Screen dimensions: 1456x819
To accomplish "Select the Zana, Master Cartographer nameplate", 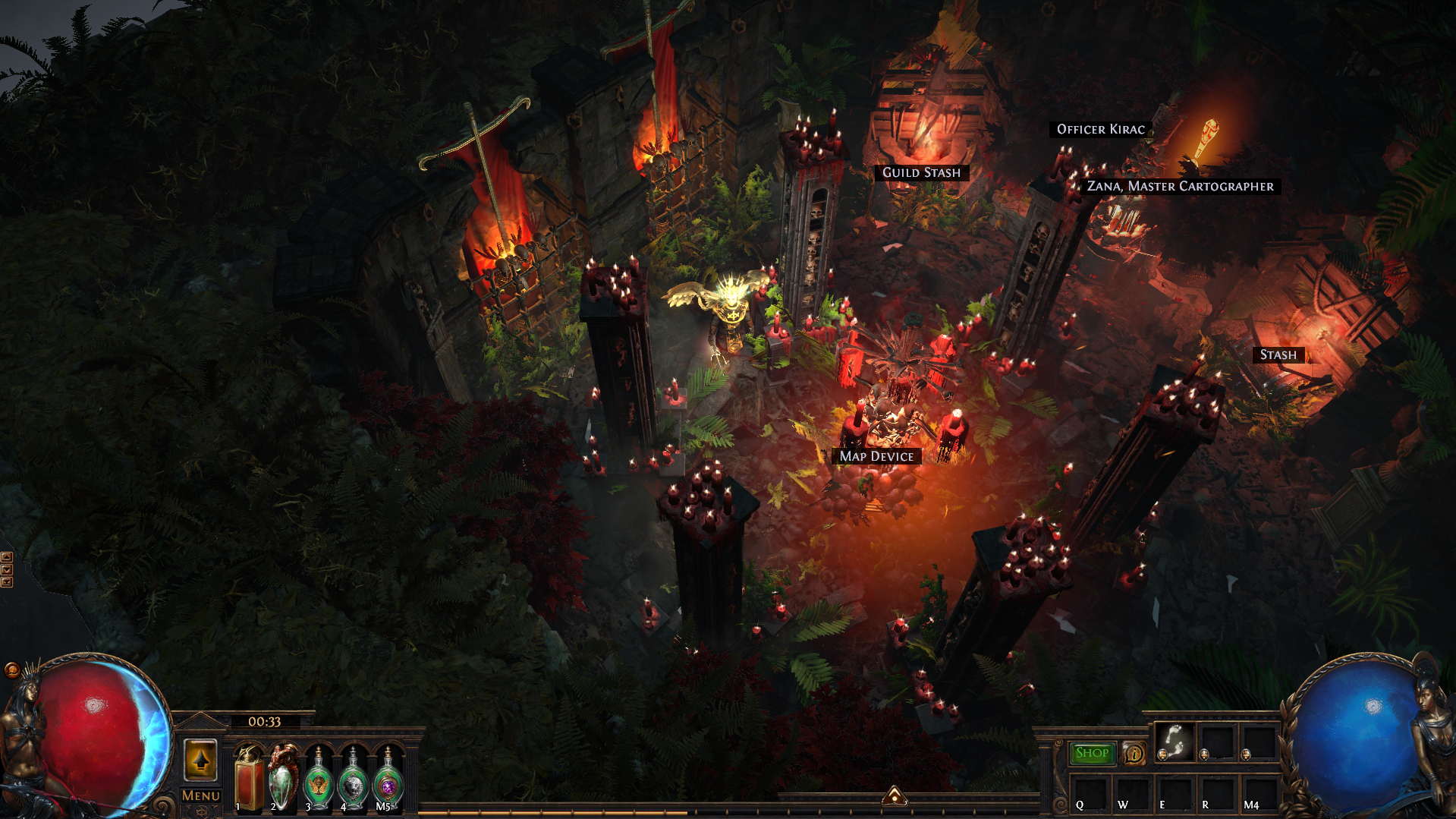I will click(1180, 186).
